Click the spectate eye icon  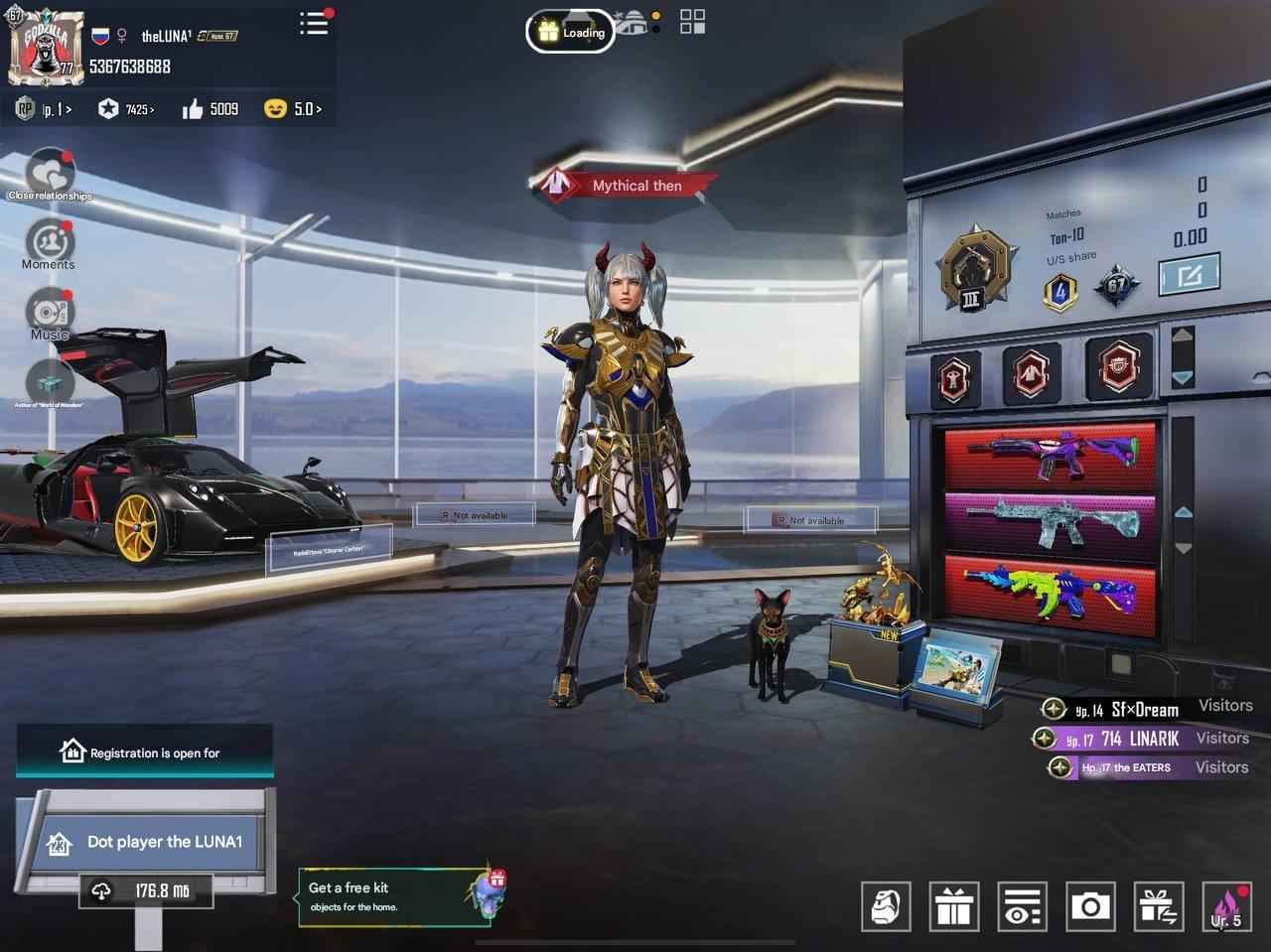[x=1023, y=905]
